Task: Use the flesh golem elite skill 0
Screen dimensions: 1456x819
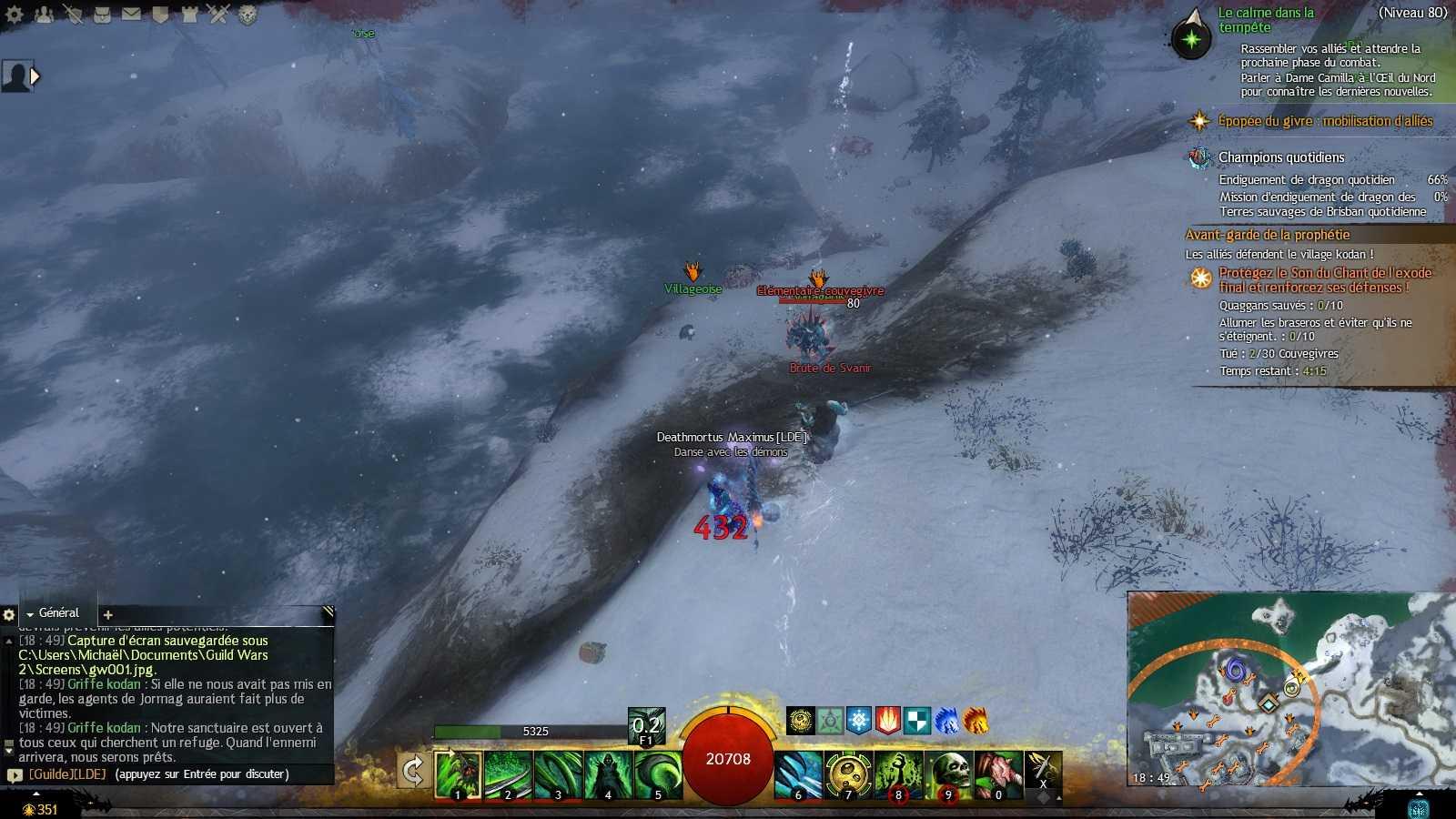Action: (998, 774)
